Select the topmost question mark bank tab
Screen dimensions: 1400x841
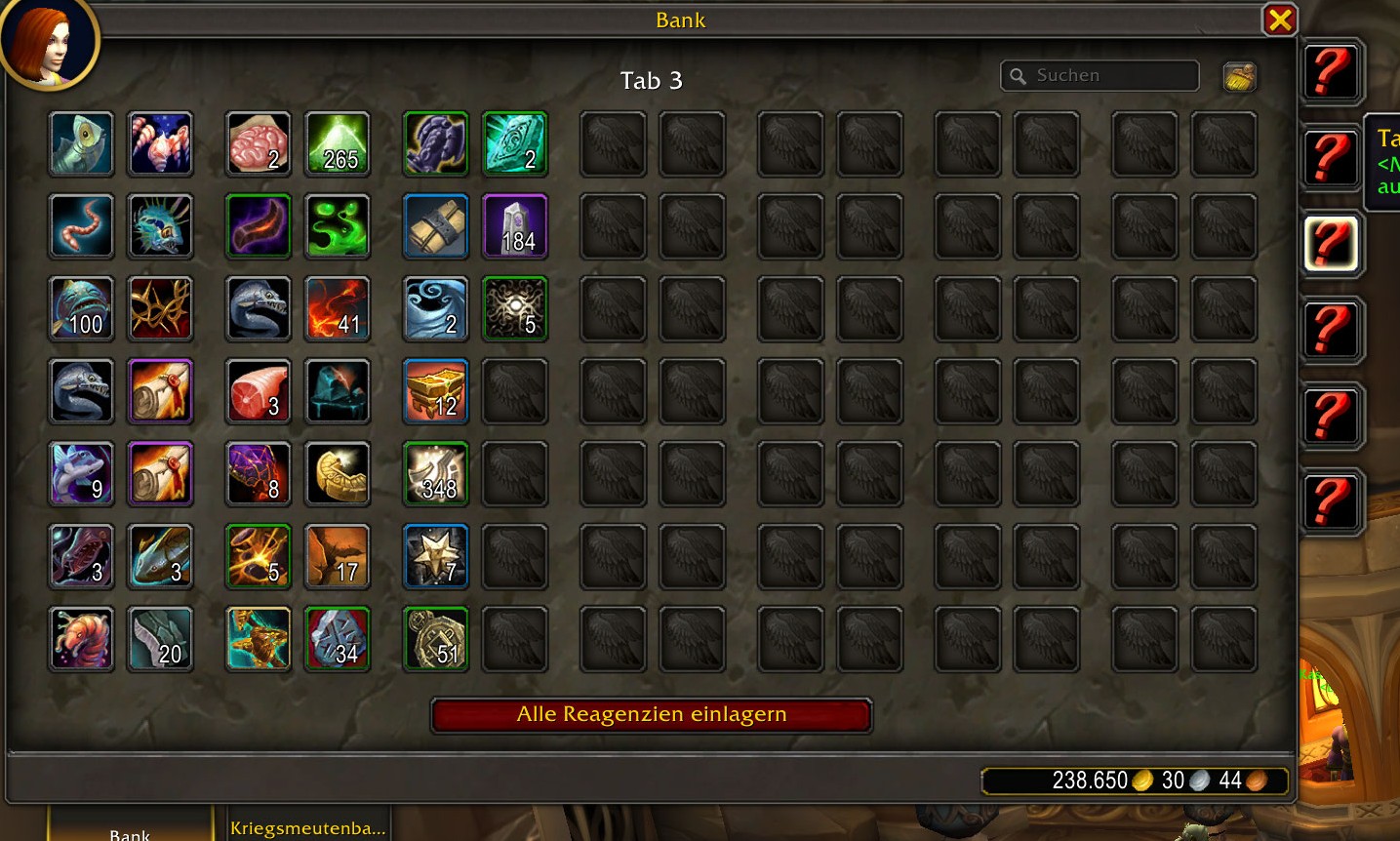click(x=1331, y=72)
